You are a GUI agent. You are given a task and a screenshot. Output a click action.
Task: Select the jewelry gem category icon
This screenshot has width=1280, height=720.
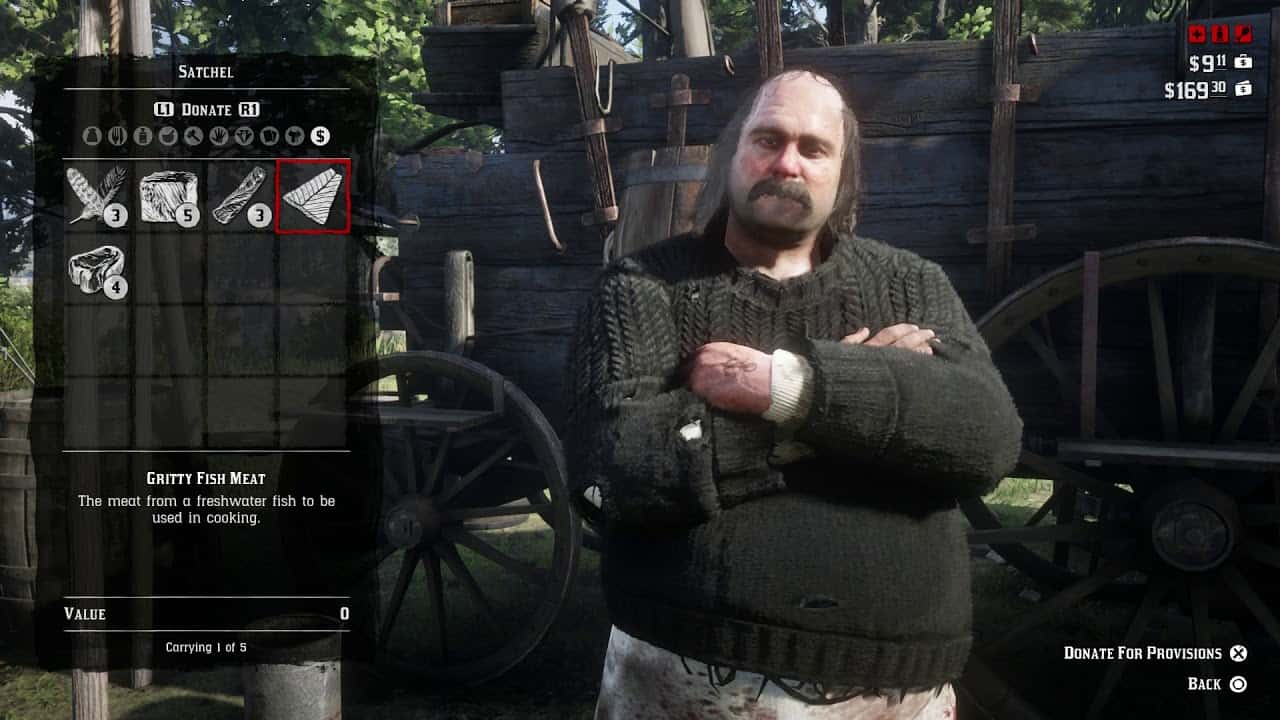coord(244,136)
